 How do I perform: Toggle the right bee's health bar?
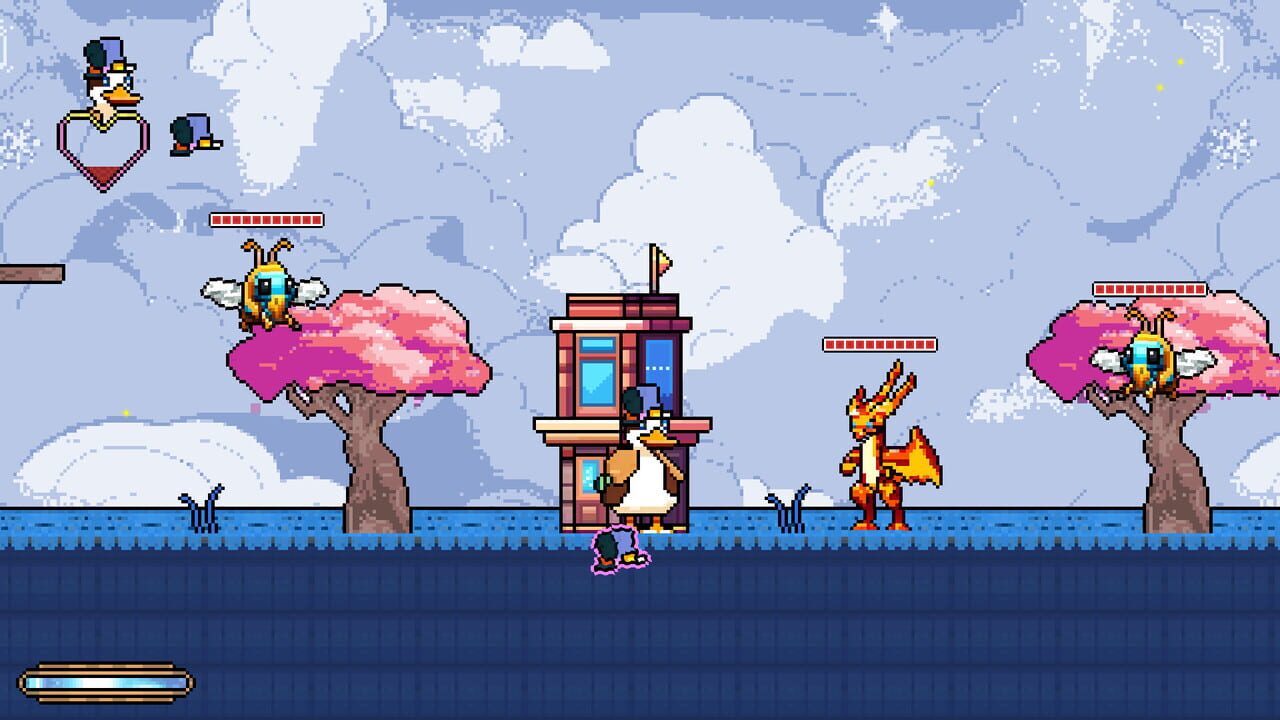pyautogui.click(x=1152, y=288)
